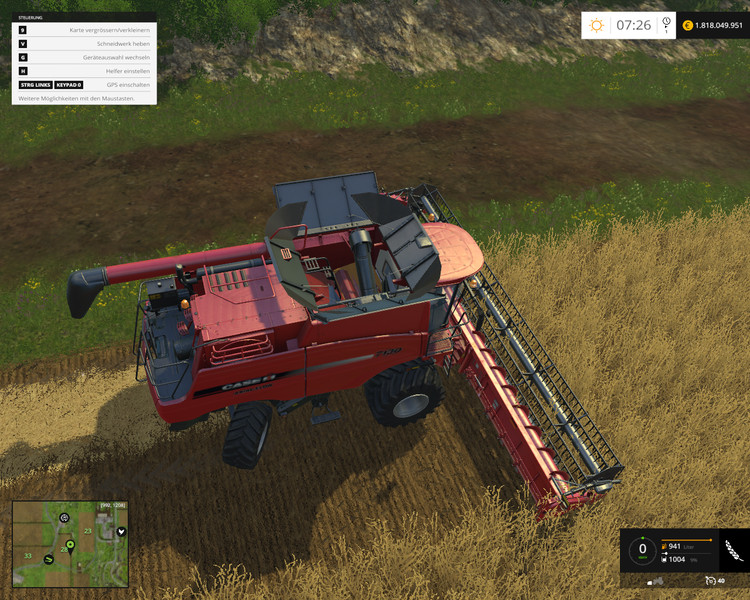
Task: Toggle the cruise control speed icon
Action: (710, 580)
